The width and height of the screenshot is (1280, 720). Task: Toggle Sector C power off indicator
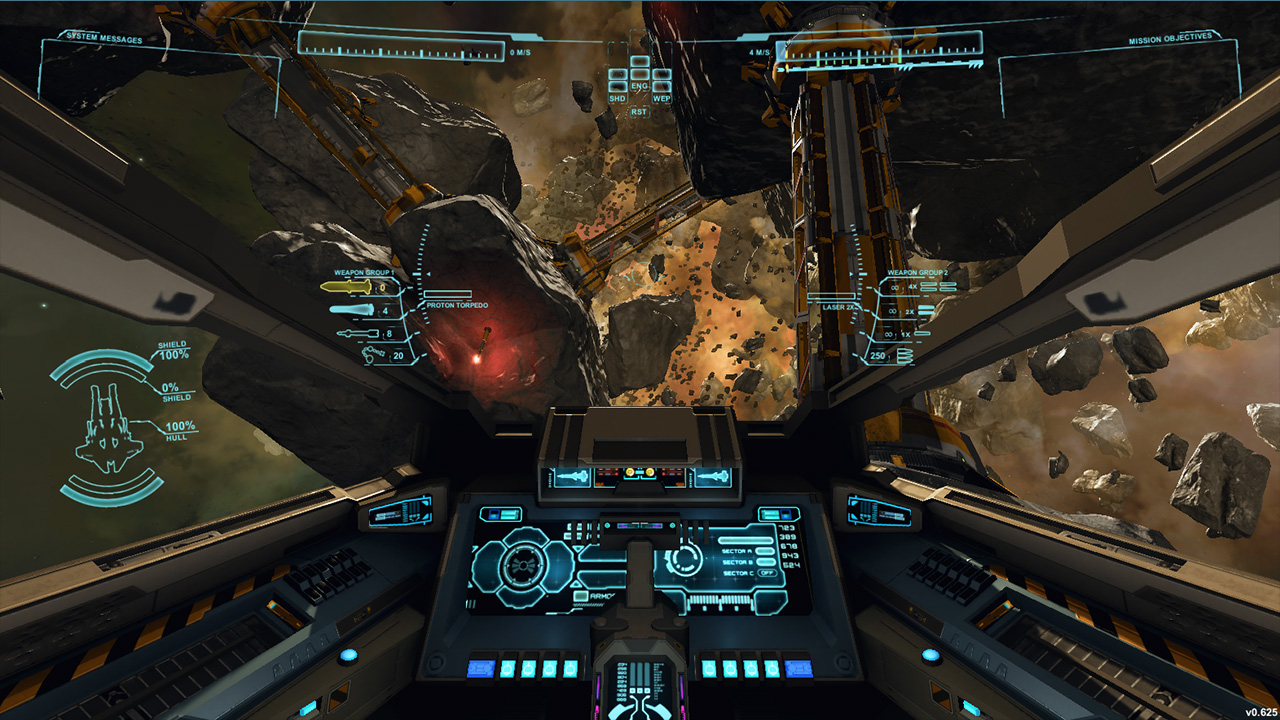(767, 573)
